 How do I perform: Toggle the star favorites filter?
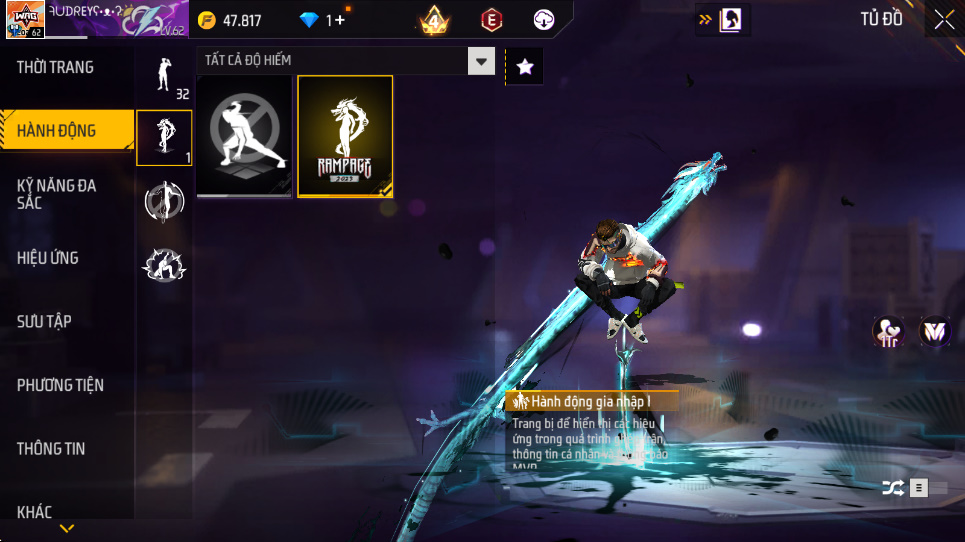525,67
